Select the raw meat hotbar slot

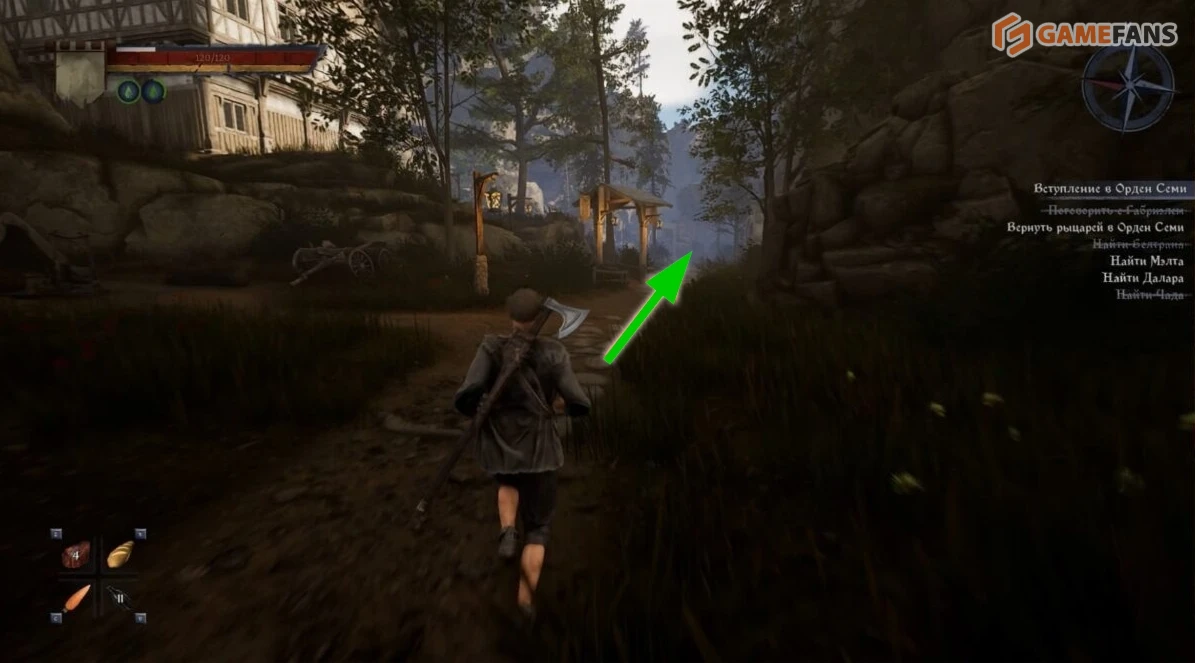pyautogui.click(x=76, y=554)
